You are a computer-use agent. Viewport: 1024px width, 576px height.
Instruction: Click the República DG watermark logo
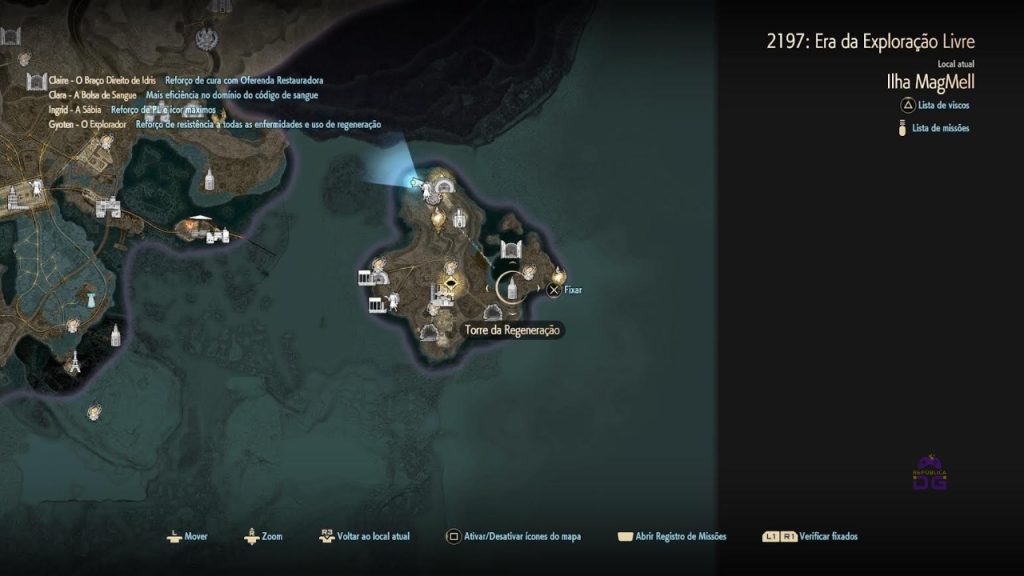[x=930, y=473]
